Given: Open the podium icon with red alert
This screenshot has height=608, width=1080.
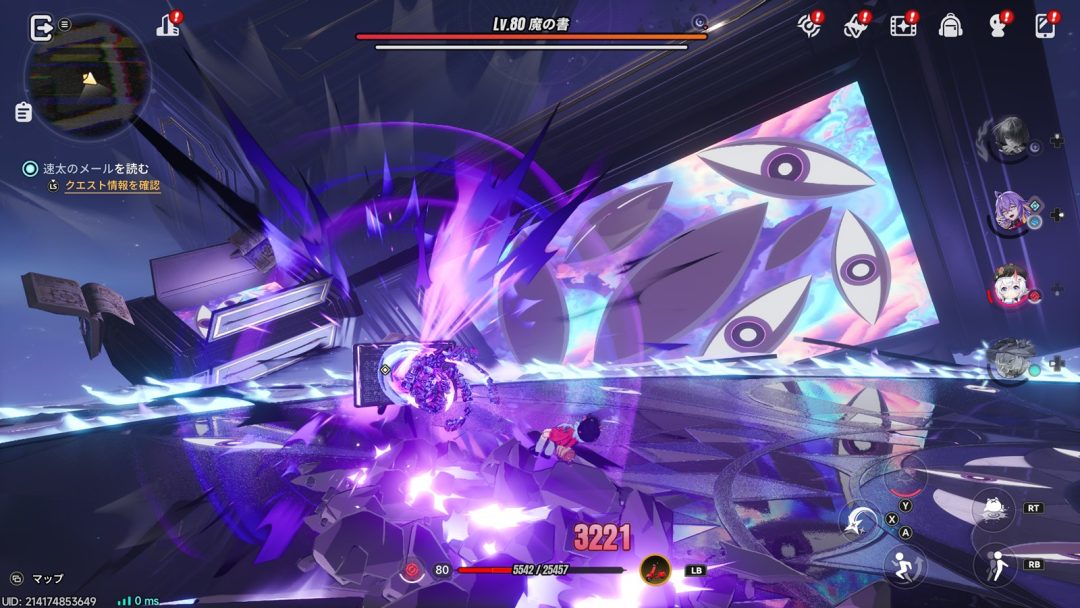Looking at the screenshot, I should coord(168,27).
